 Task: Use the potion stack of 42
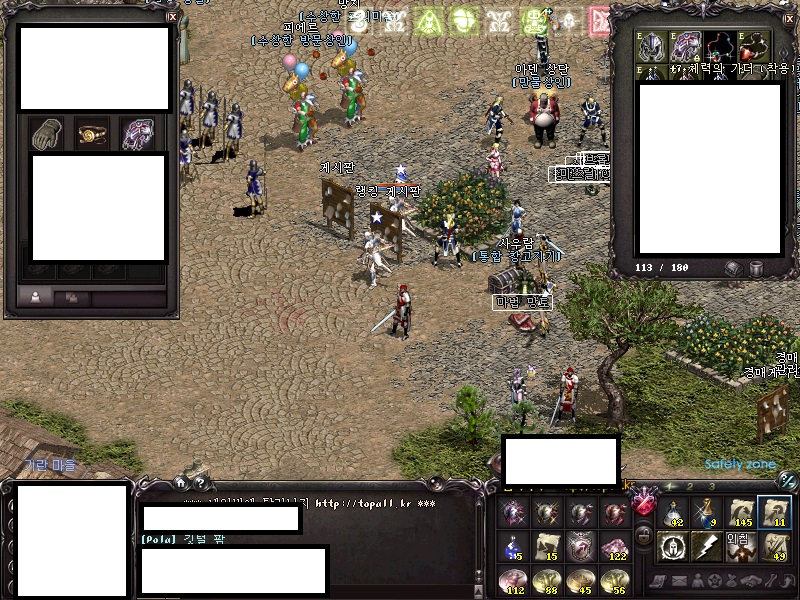point(672,512)
